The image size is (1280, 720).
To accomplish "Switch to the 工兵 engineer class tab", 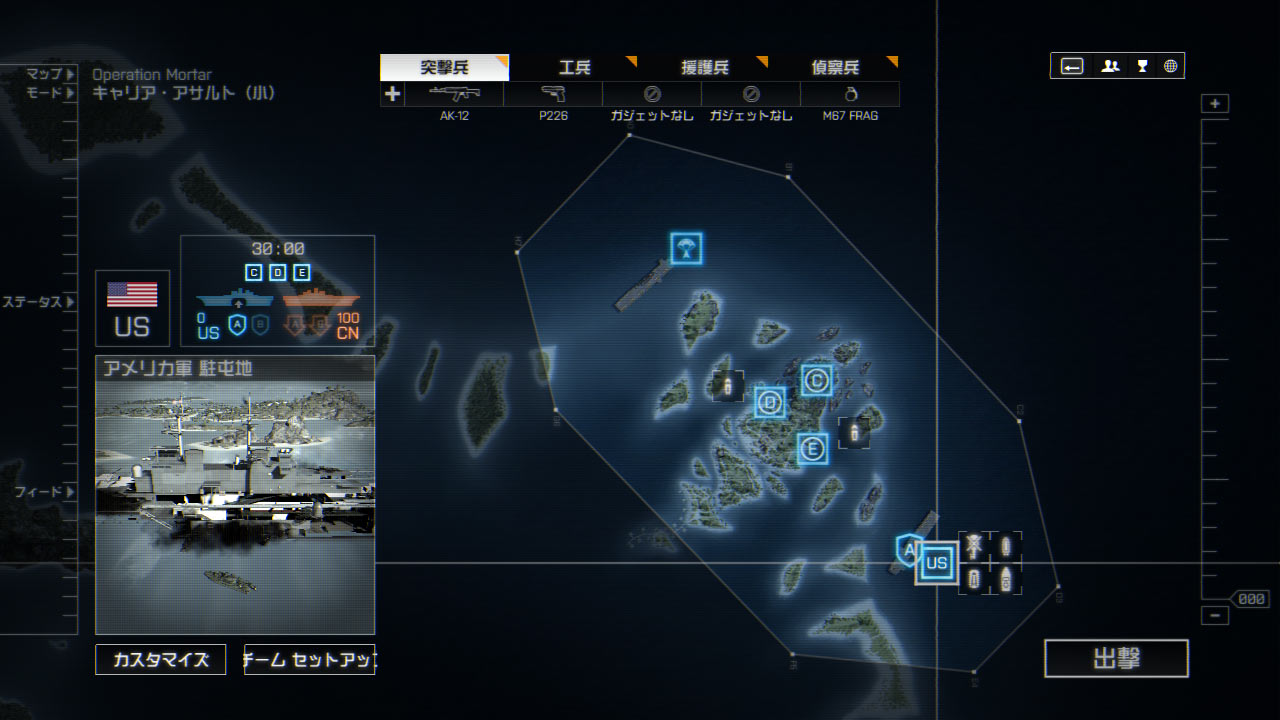I will point(575,68).
